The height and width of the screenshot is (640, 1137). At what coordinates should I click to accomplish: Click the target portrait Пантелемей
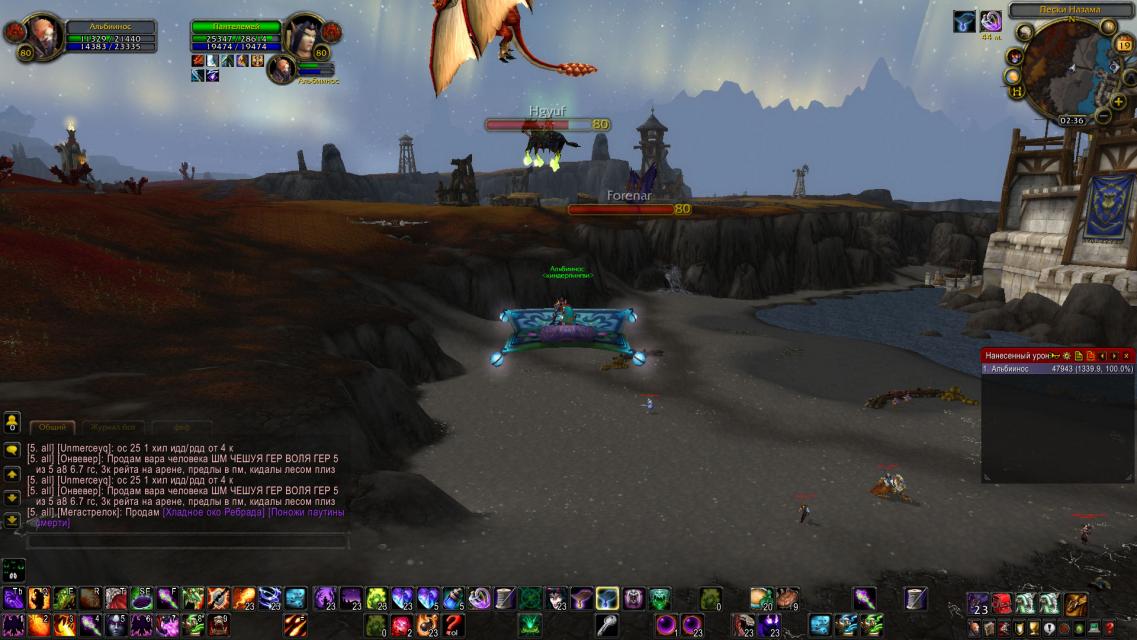pos(303,36)
